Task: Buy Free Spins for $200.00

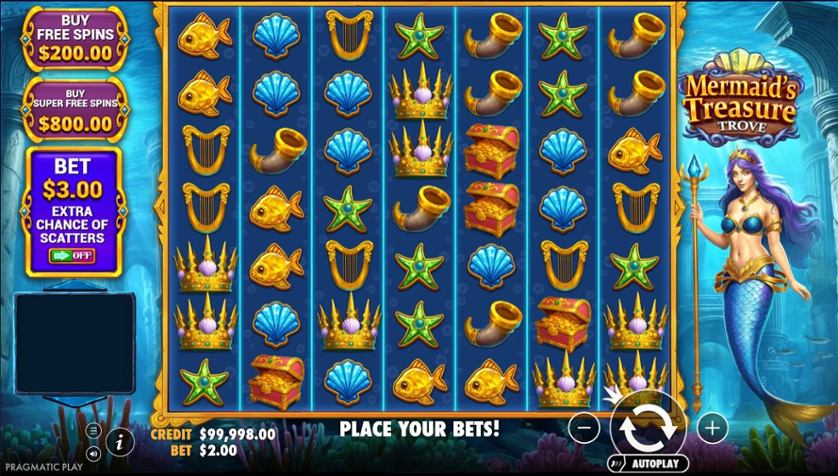Action: point(75,36)
